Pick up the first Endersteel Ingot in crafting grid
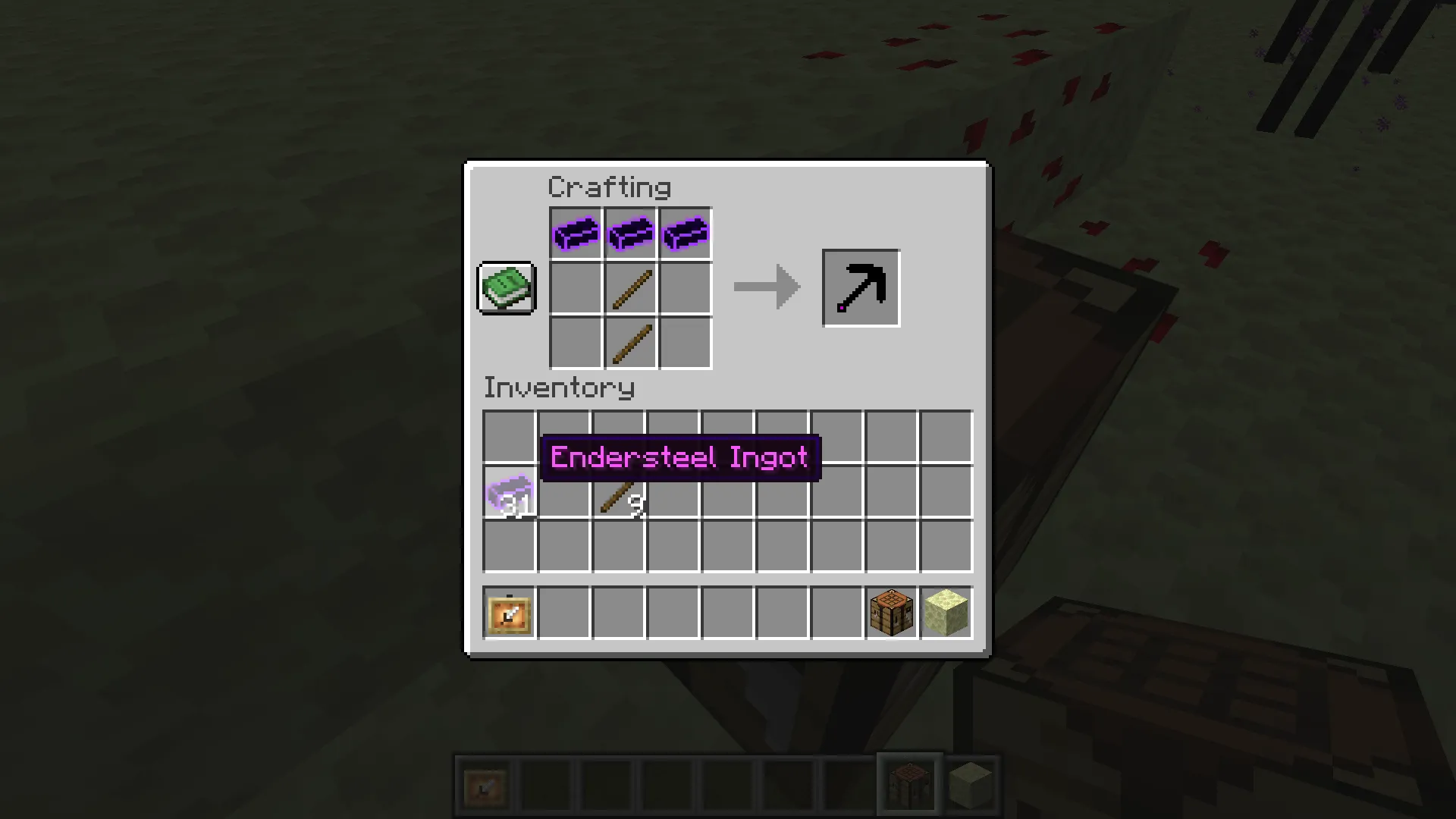The height and width of the screenshot is (819, 1456). (x=575, y=233)
